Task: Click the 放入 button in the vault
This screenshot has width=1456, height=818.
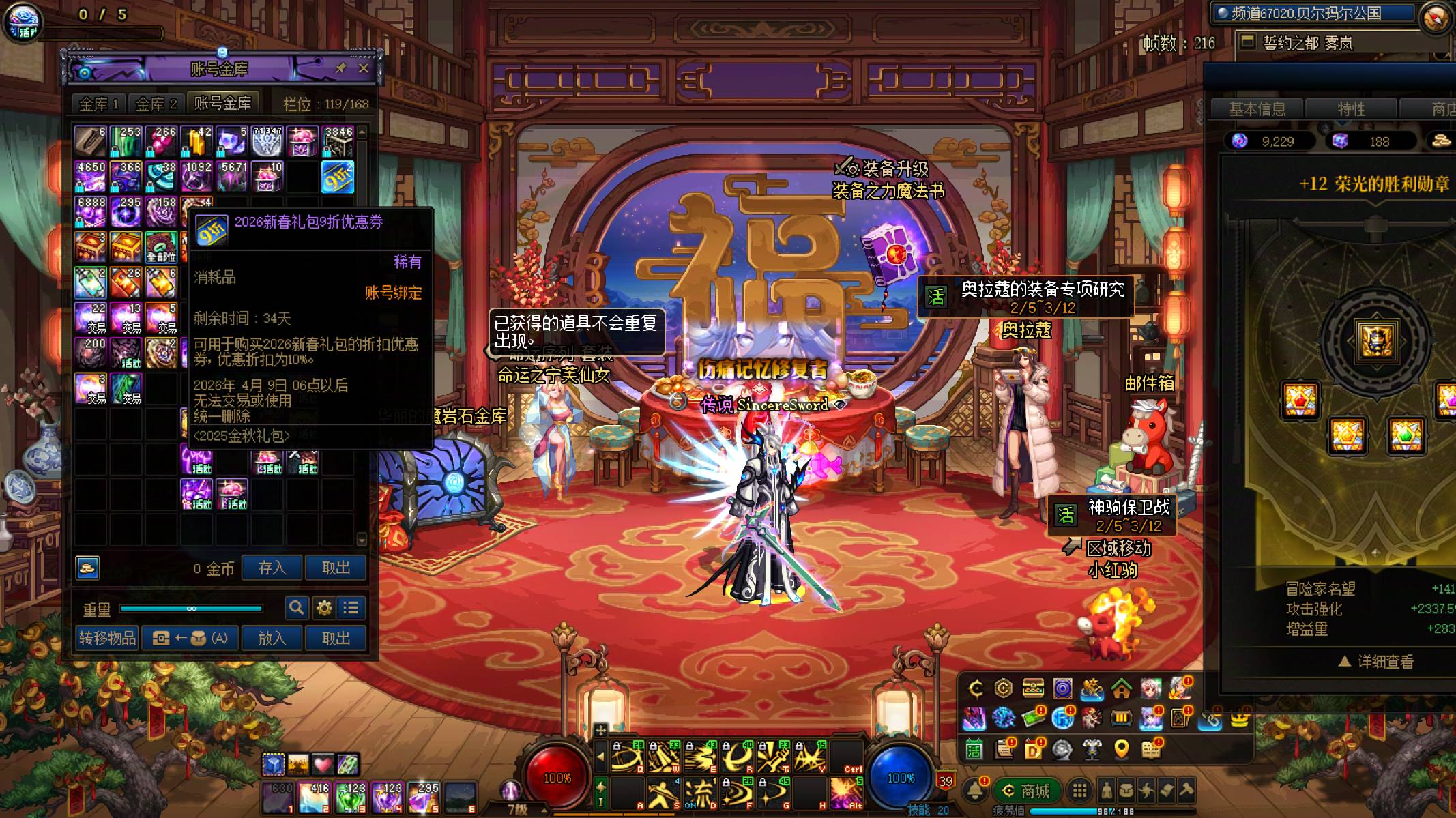Action: click(272, 638)
